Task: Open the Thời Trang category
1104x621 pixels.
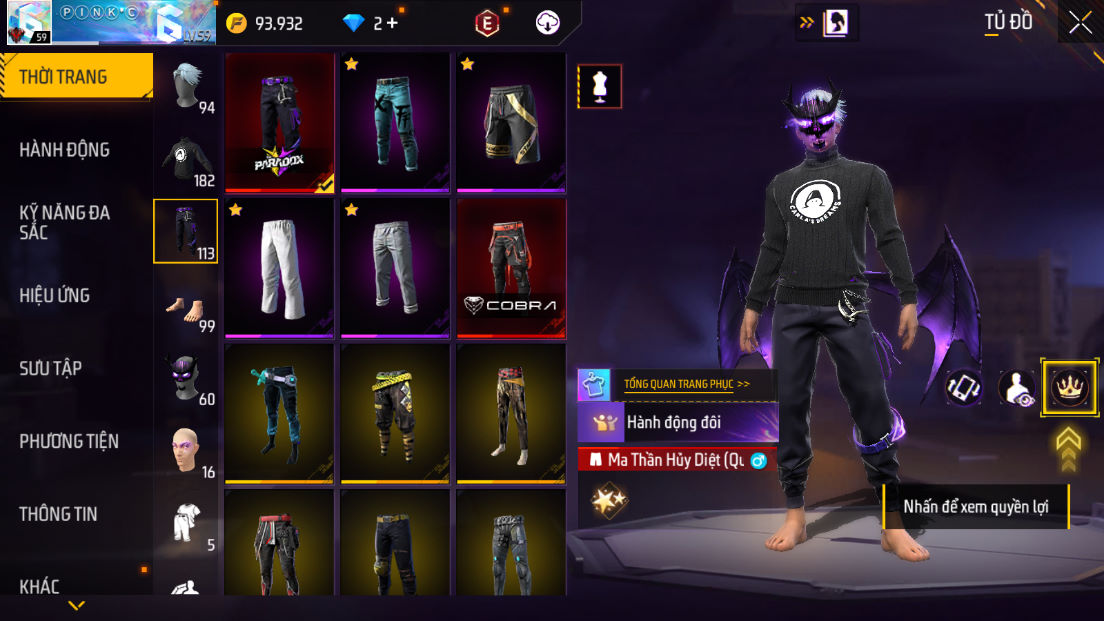Action: 64,77
